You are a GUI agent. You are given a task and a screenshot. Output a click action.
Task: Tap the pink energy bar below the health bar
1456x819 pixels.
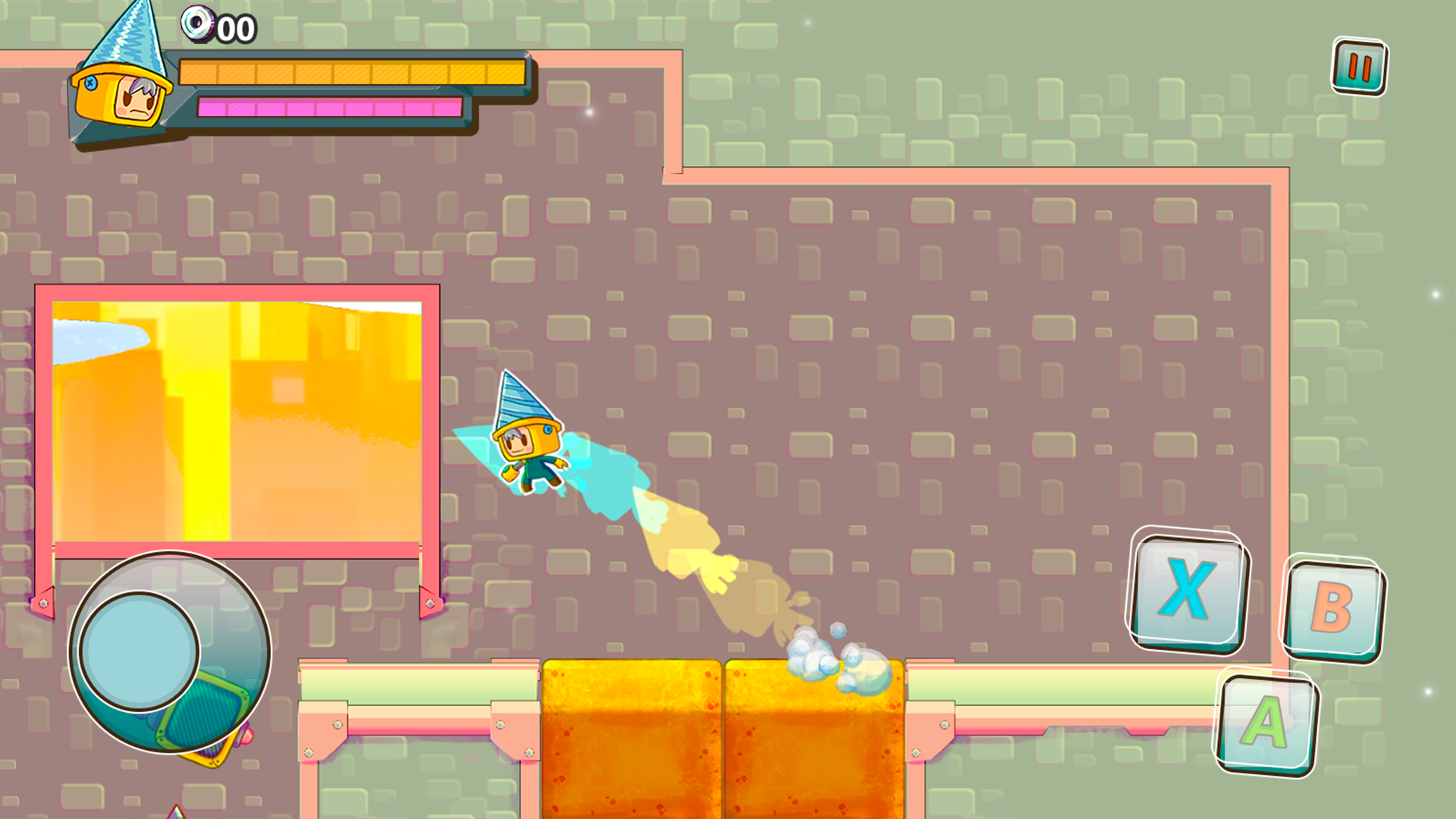(x=330, y=108)
